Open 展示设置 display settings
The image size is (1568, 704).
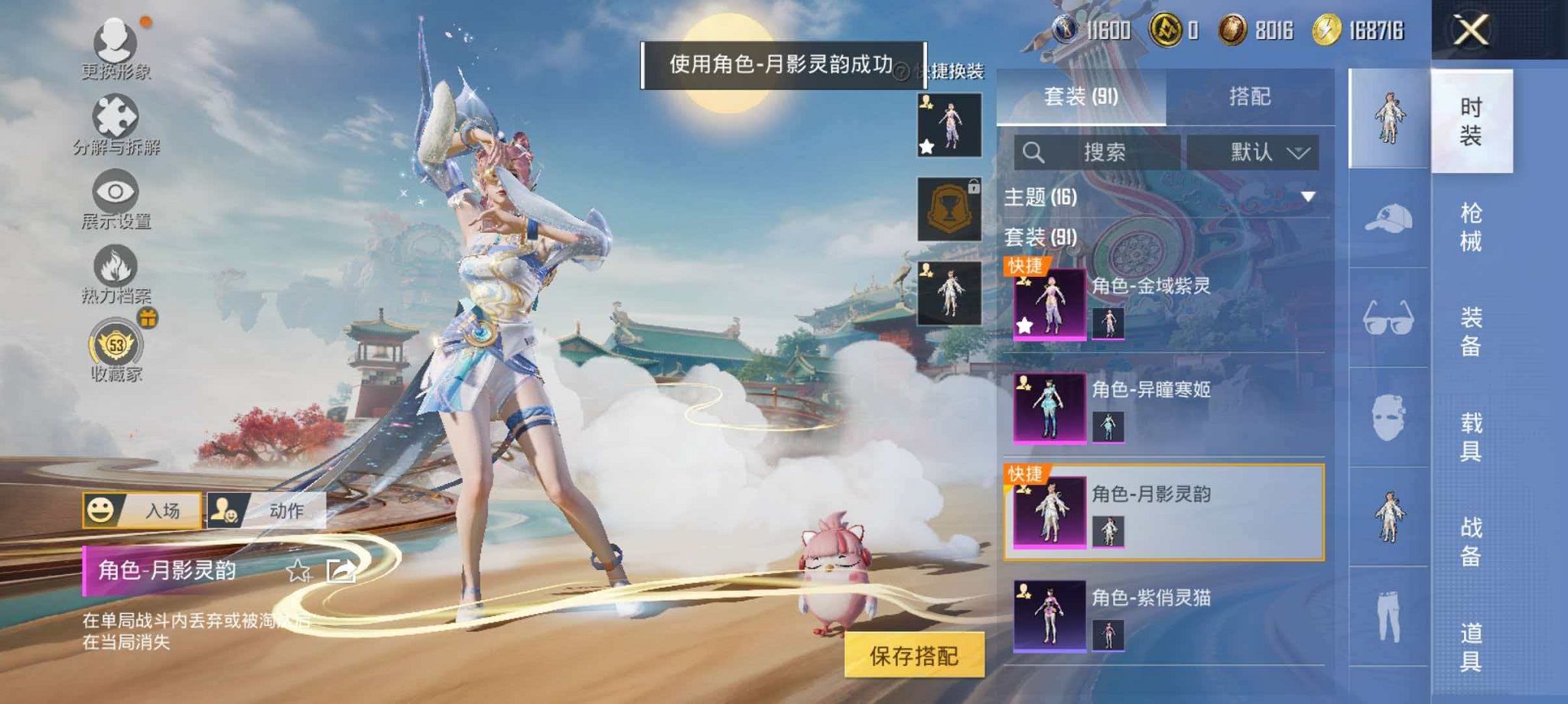point(115,191)
